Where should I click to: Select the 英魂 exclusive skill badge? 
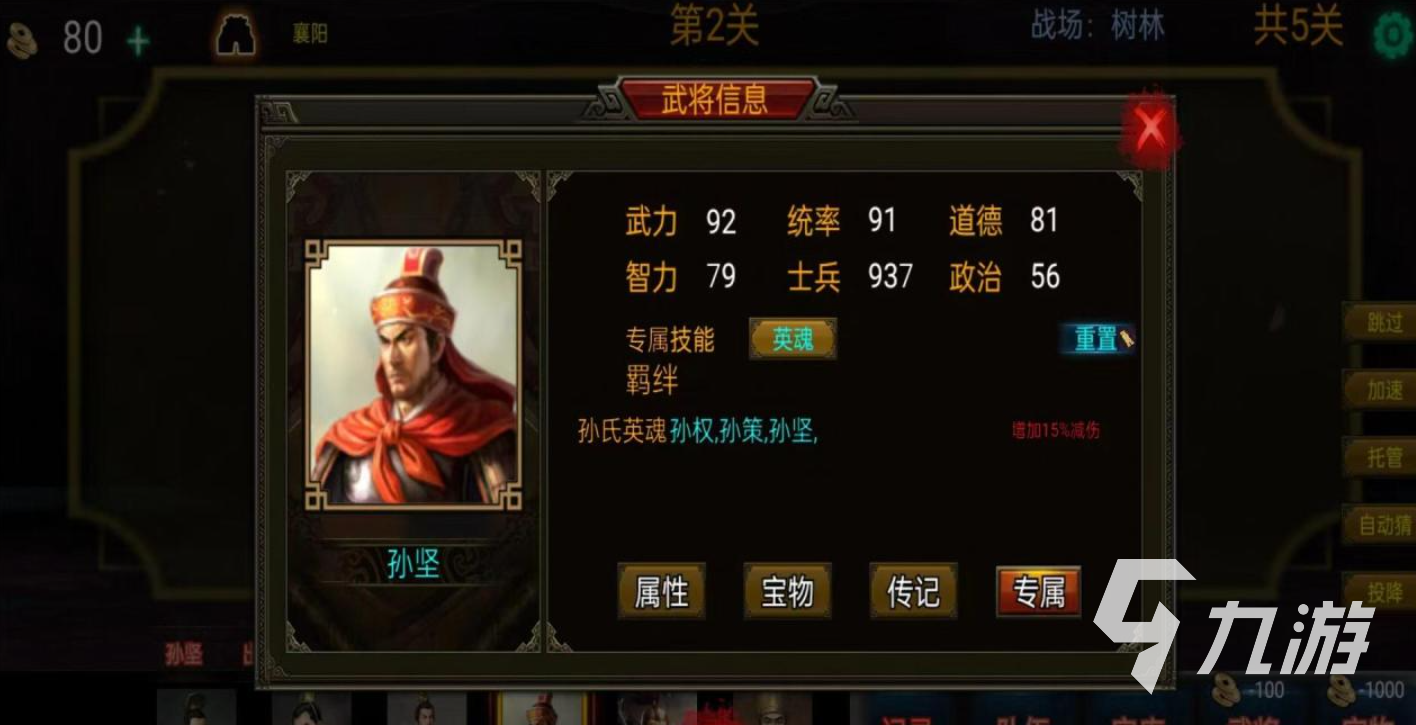[x=791, y=339]
